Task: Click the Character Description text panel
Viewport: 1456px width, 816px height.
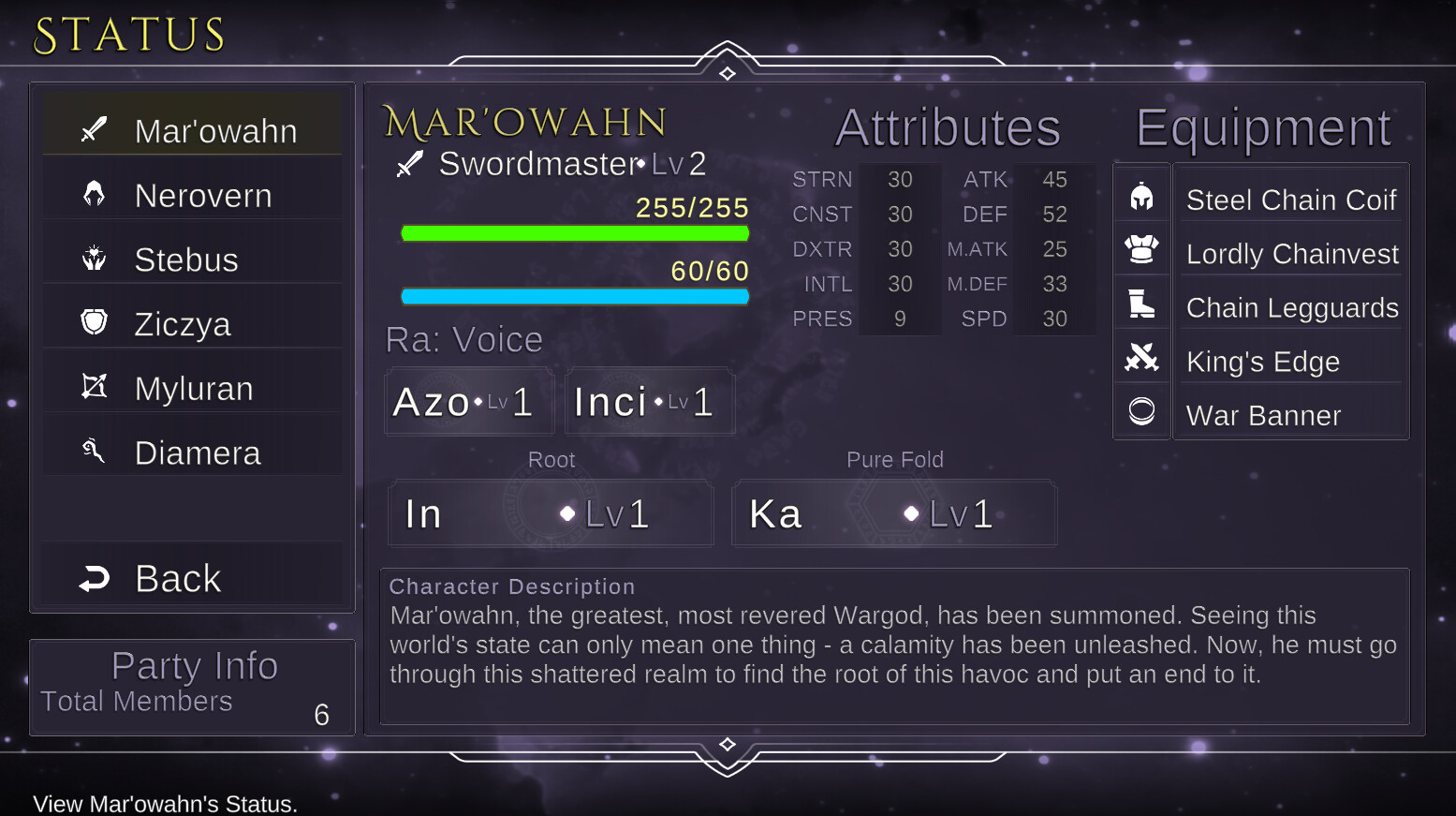Action: pyautogui.click(x=893, y=646)
